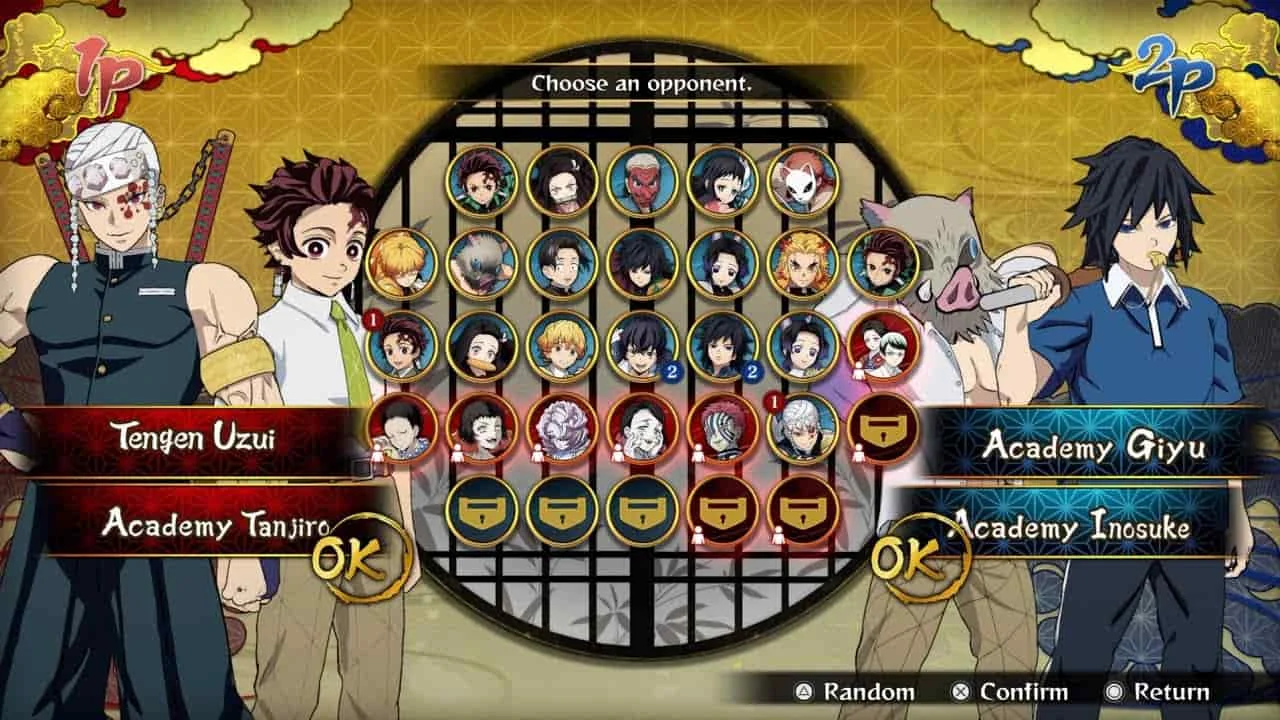Select Murata's portrait

[x=562, y=263]
